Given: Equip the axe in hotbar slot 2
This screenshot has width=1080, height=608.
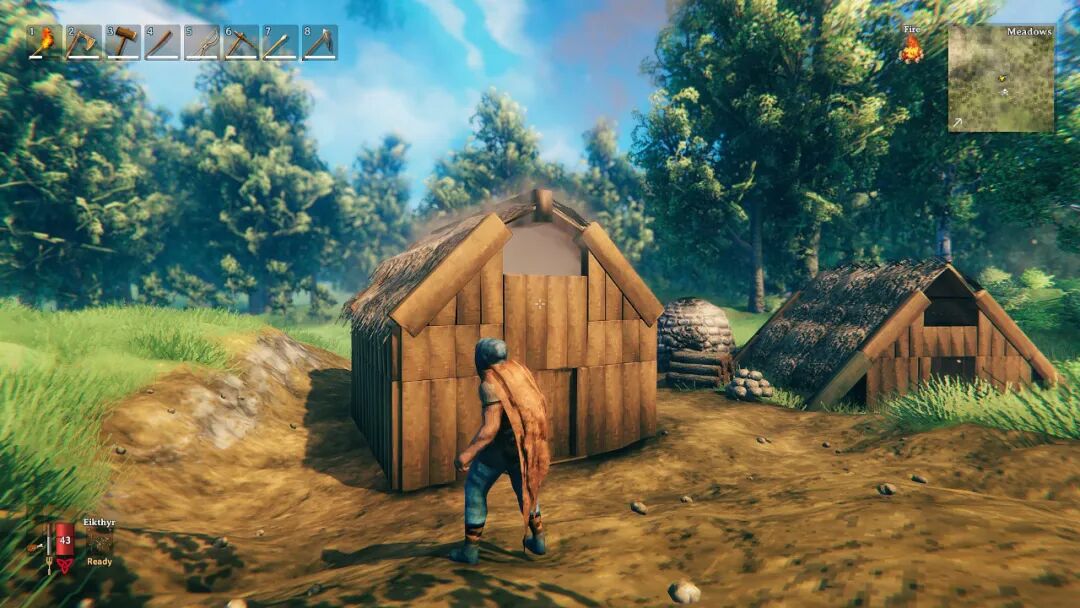Looking at the screenshot, I should pyautogui.click(x=84, y=43).
